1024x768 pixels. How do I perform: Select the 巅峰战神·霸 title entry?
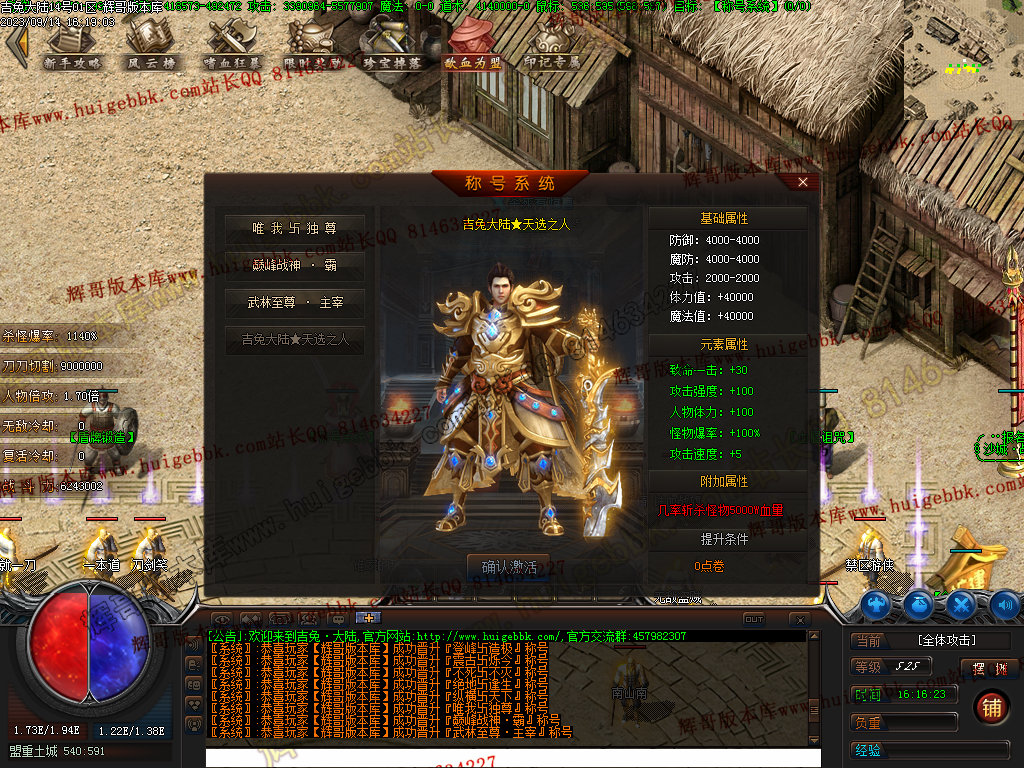(x=294, y=265)
